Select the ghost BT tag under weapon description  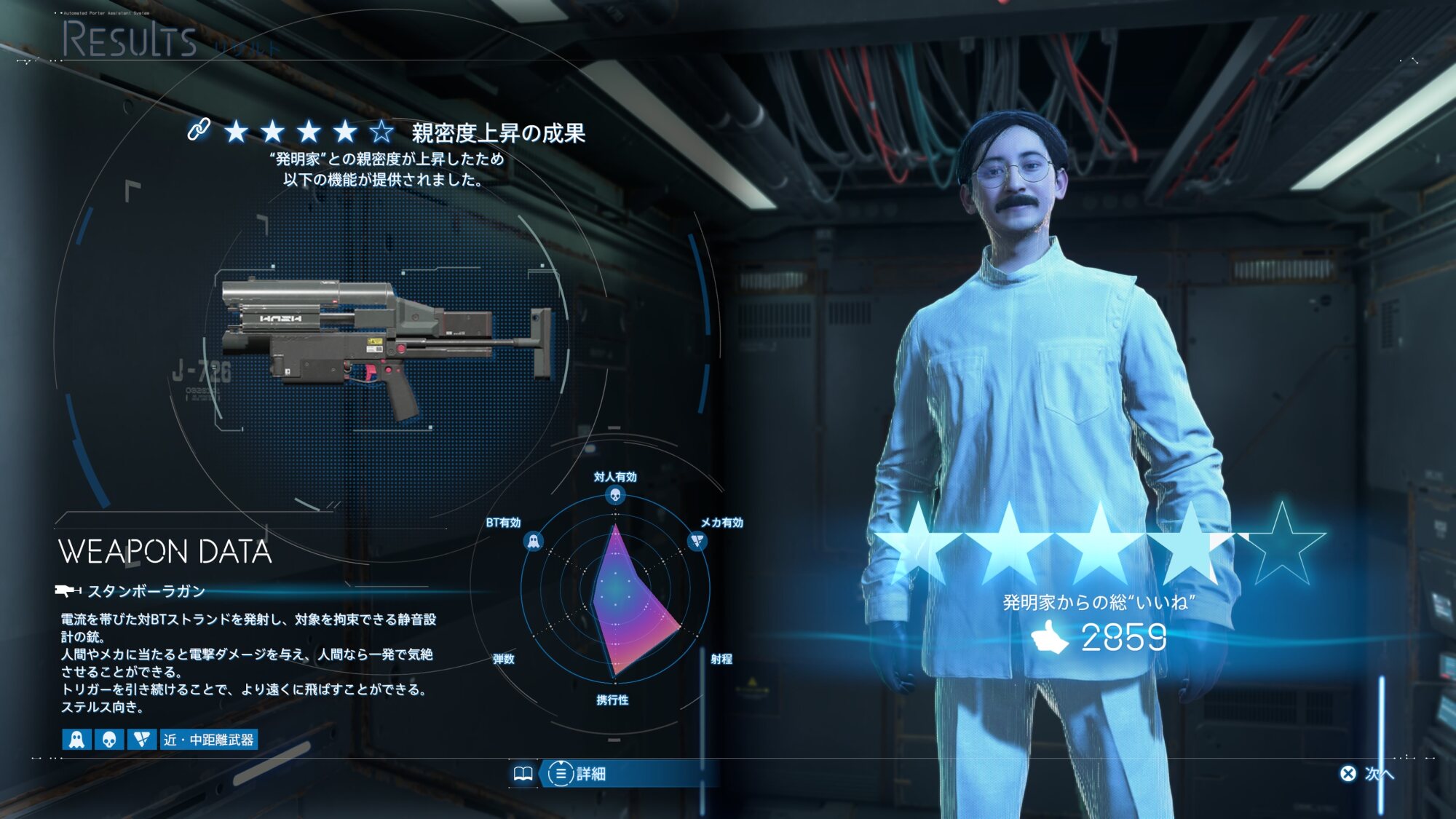(x=76, y=740)
